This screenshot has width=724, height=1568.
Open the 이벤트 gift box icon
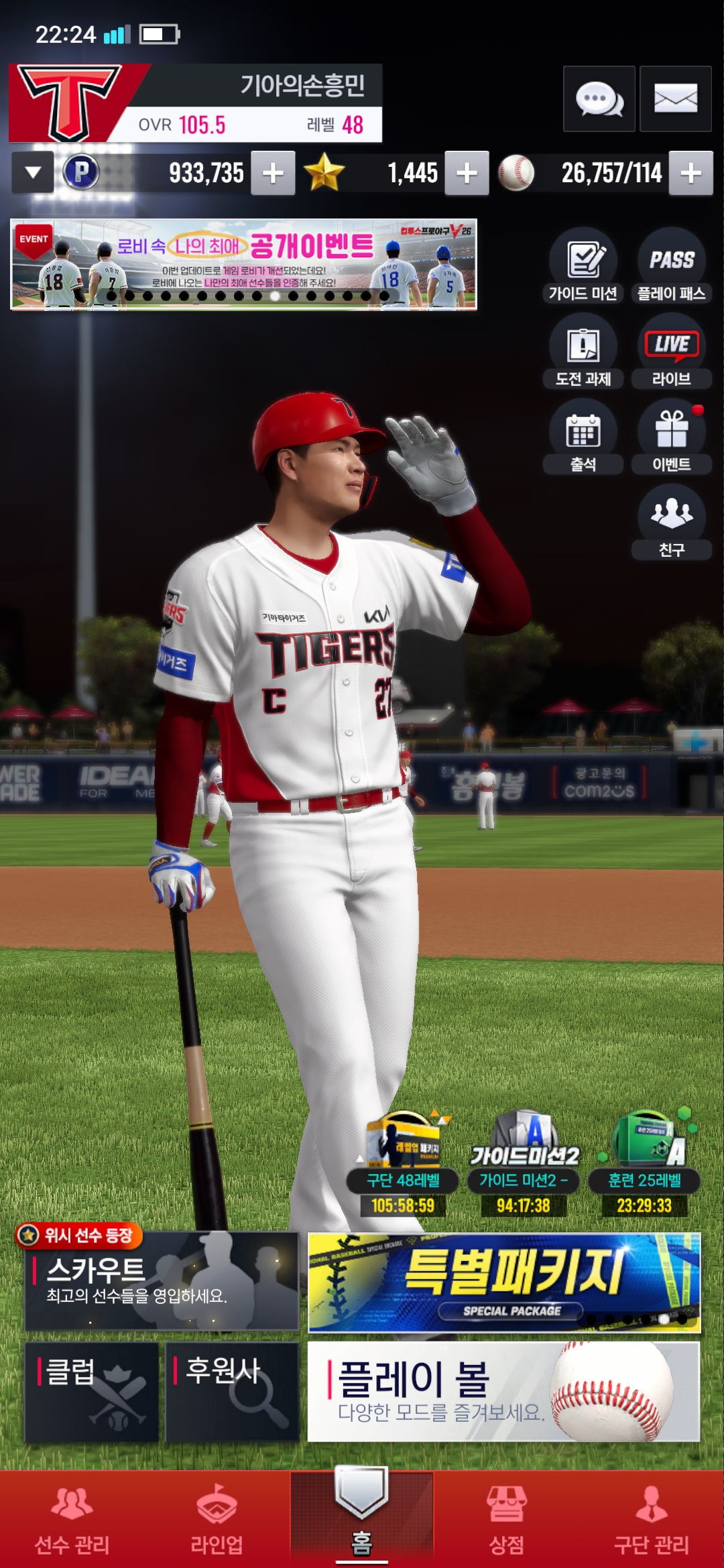coord(671,437)
